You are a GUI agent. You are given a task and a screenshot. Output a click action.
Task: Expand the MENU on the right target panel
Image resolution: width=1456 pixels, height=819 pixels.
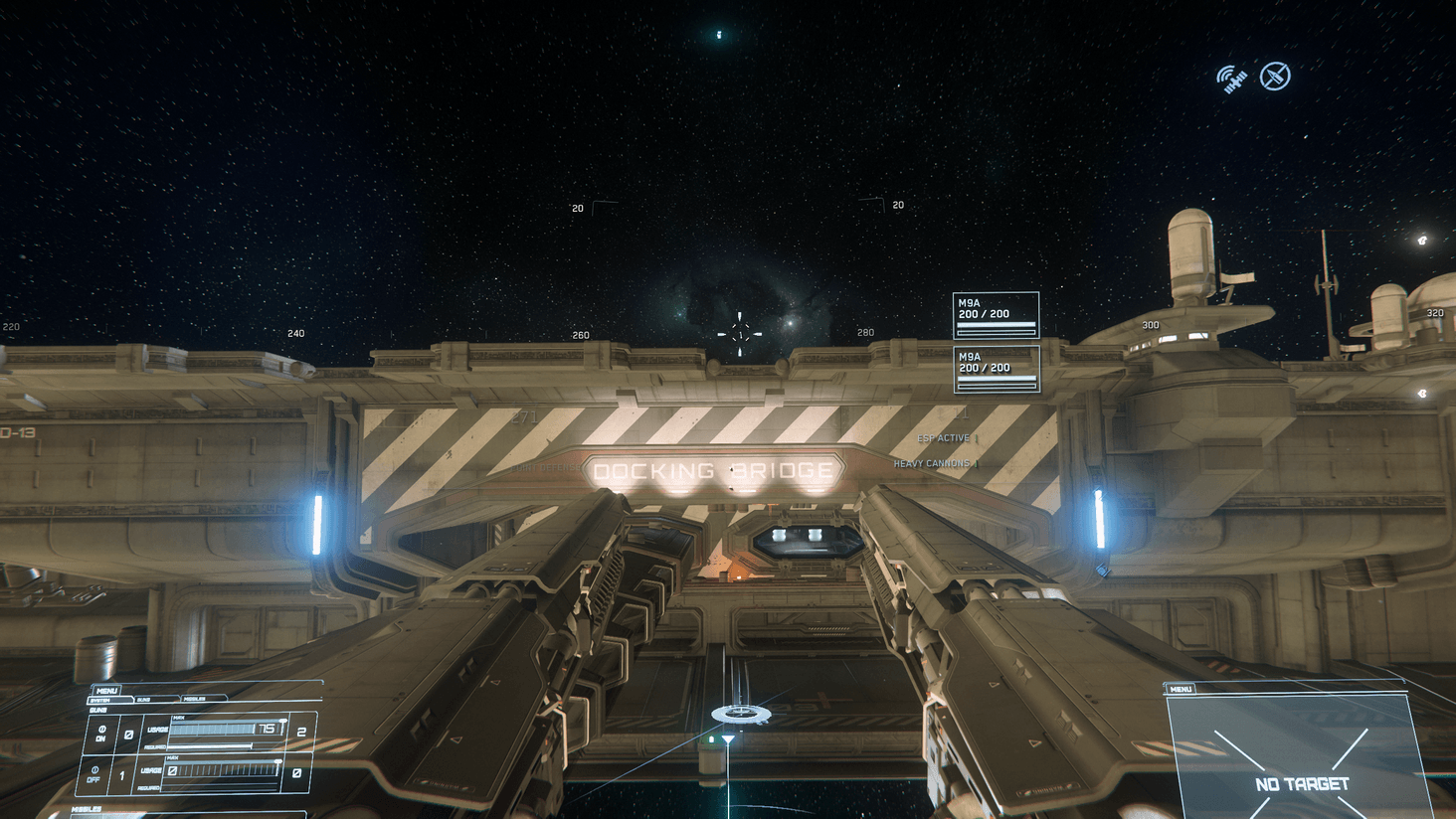(1180, 687)
